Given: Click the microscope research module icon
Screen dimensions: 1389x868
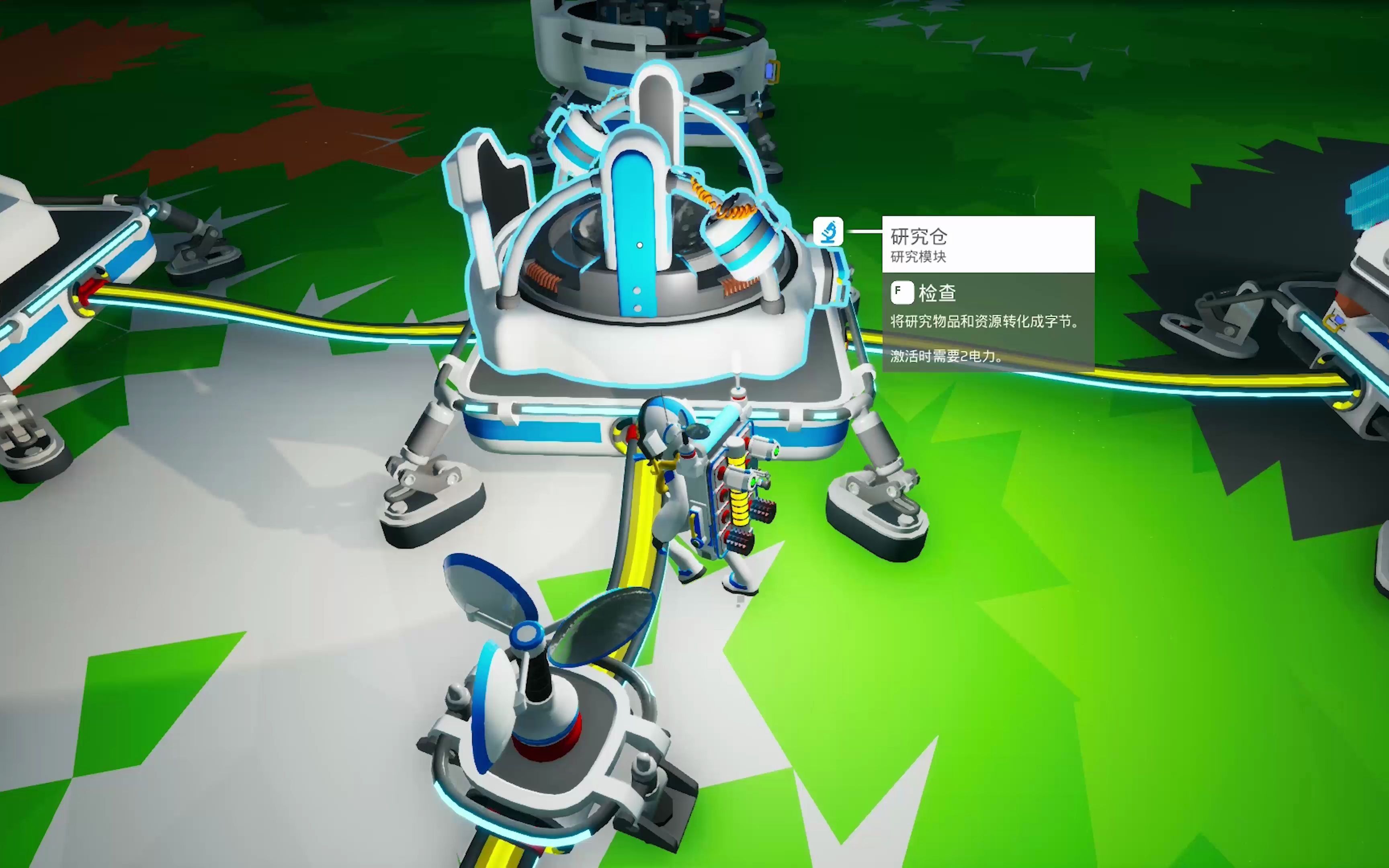Looking at the screenshot, I should click(828, 232).
